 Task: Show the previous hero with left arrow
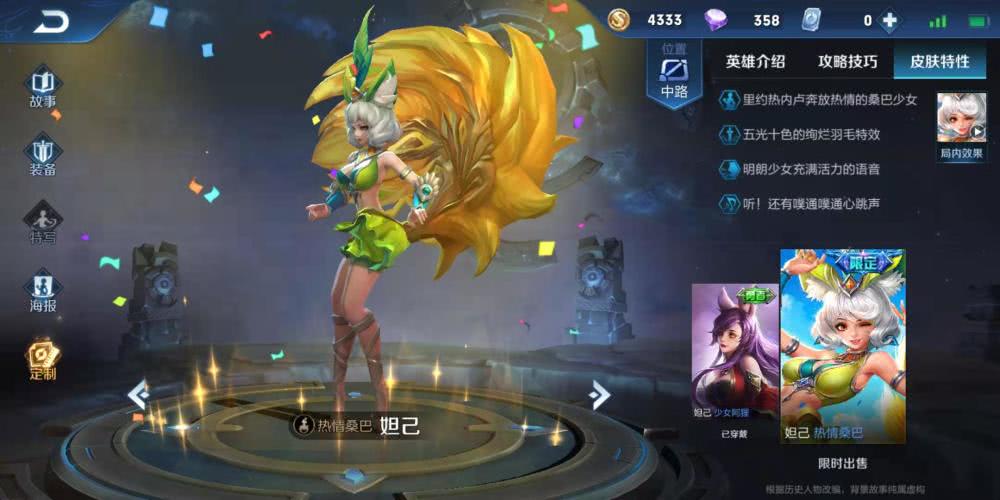[x=138, y=394]
